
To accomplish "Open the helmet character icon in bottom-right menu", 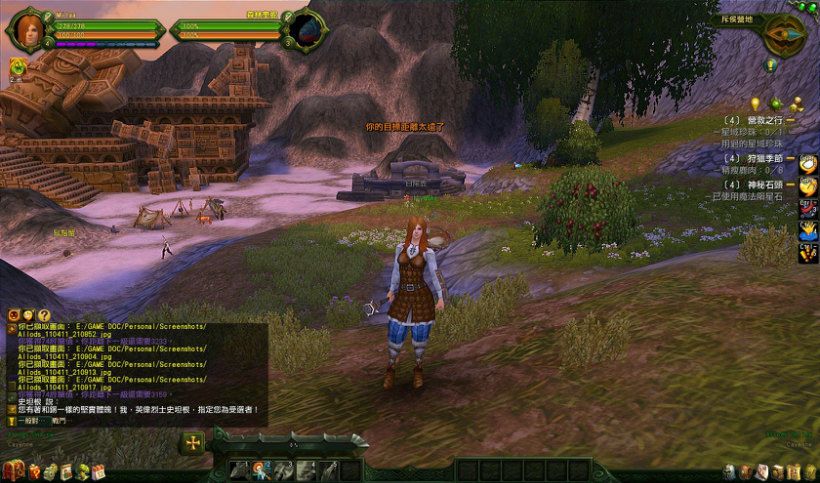I will 729,471.
